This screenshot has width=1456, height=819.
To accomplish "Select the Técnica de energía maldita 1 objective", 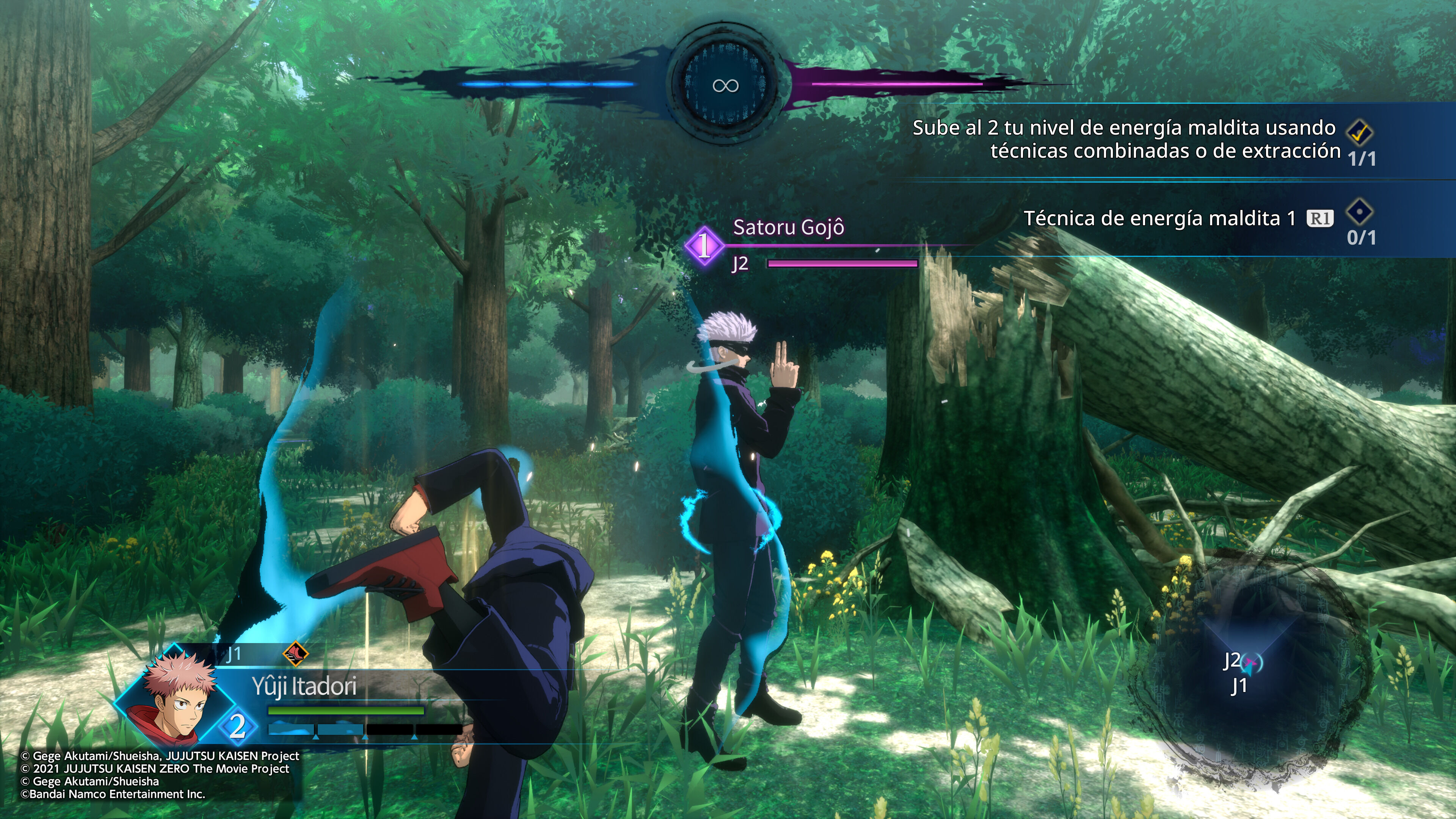I will click(1159, 219).
